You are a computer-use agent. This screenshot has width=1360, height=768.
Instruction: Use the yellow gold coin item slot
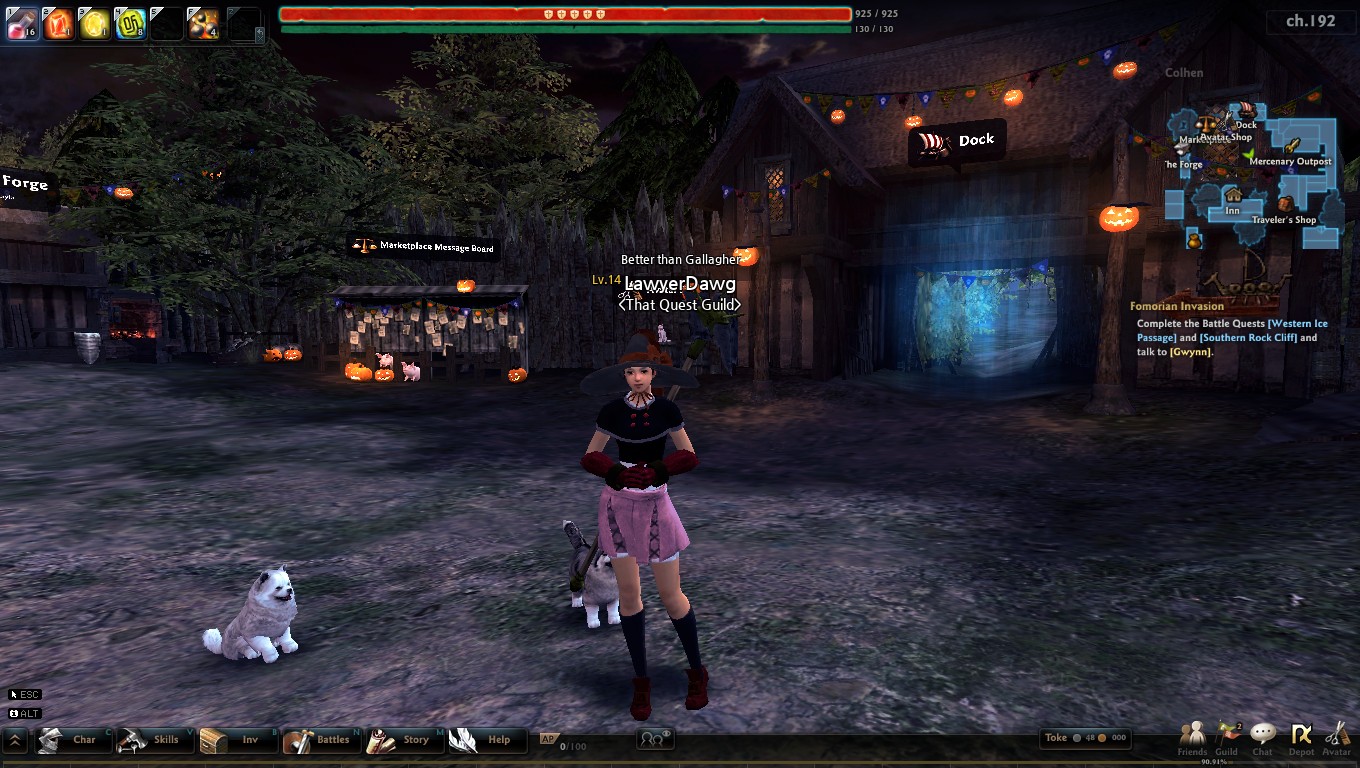95,23
